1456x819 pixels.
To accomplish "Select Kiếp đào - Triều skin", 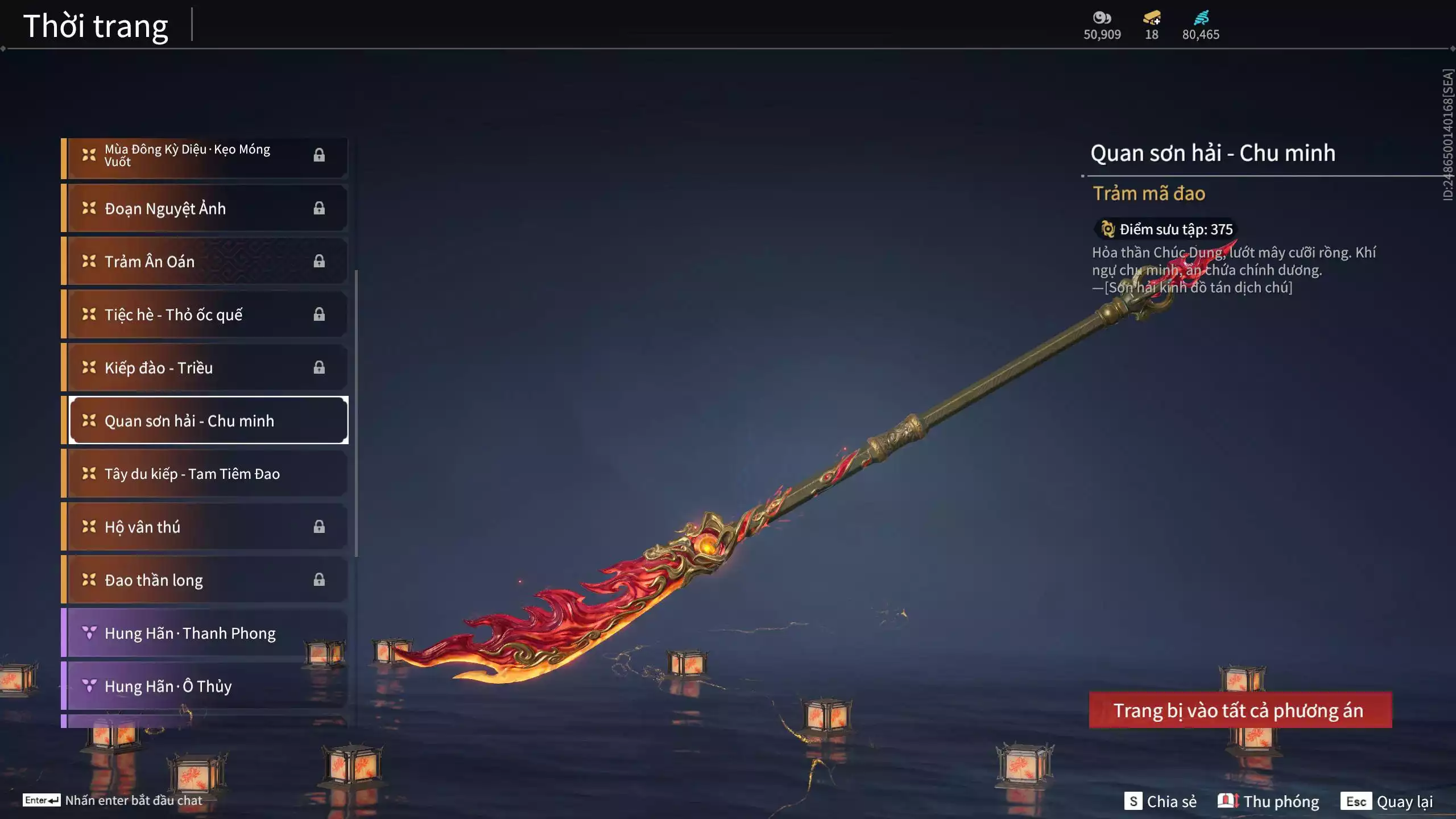I will click(205, 367).
